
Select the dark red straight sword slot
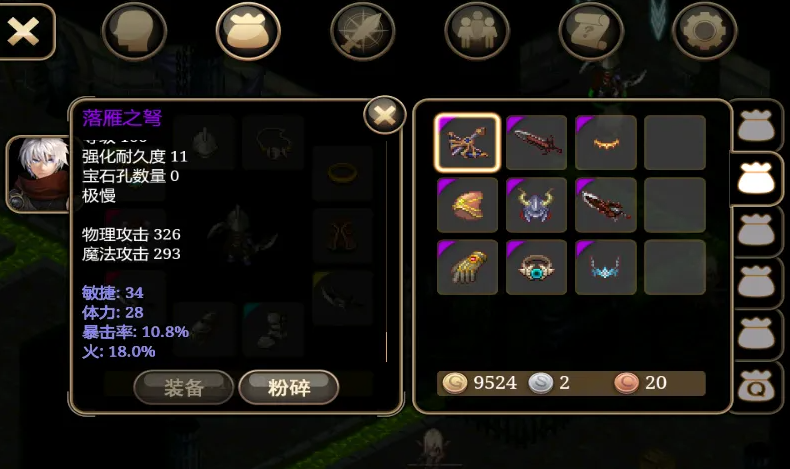click(536, 143)
